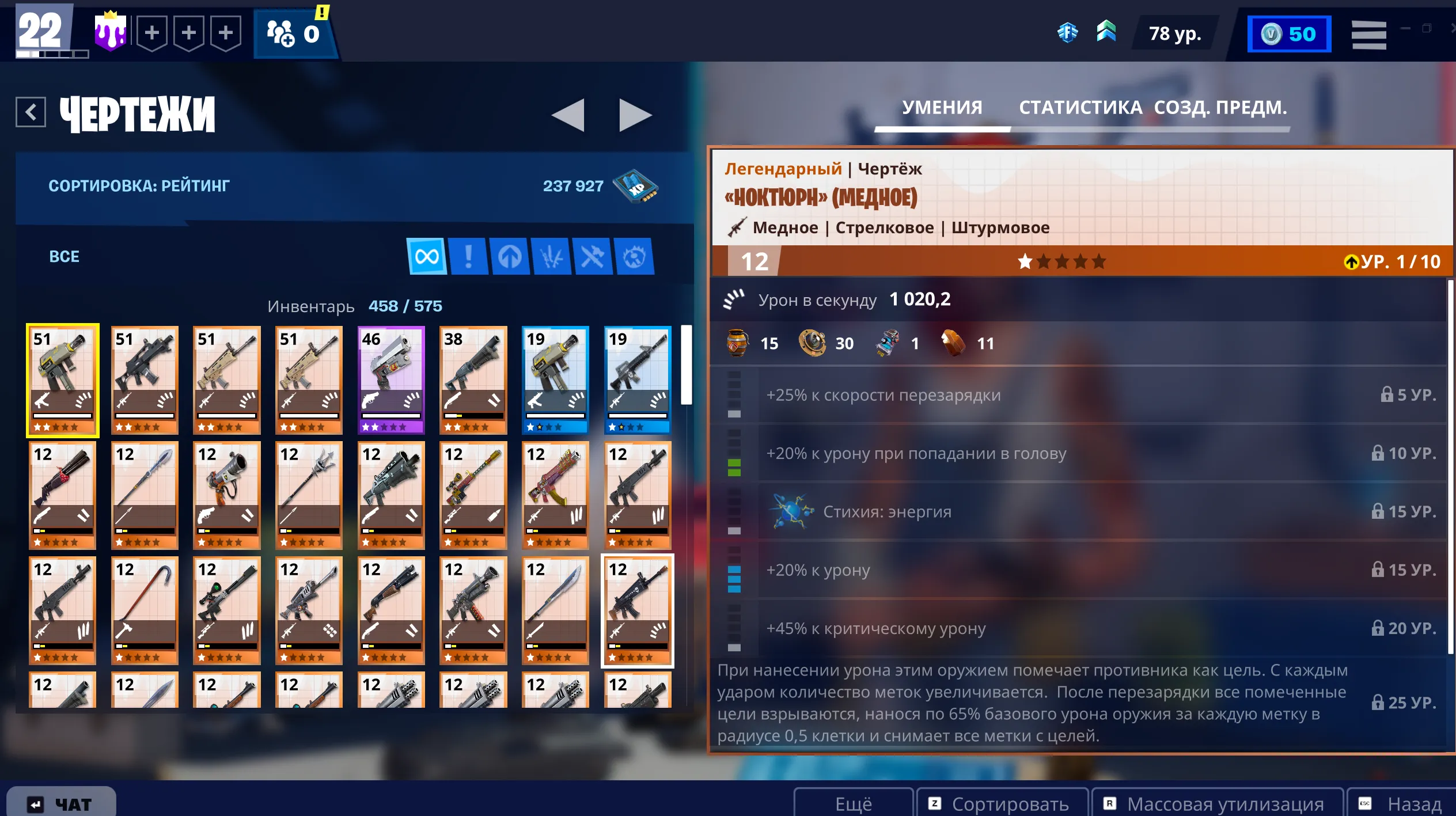Image resolution: width=1456 pixels, height=816 pixels.
Task: Open the СОРТИРОВКА: РЕЙТИНГ sorting selector
Action: (138, 185)
